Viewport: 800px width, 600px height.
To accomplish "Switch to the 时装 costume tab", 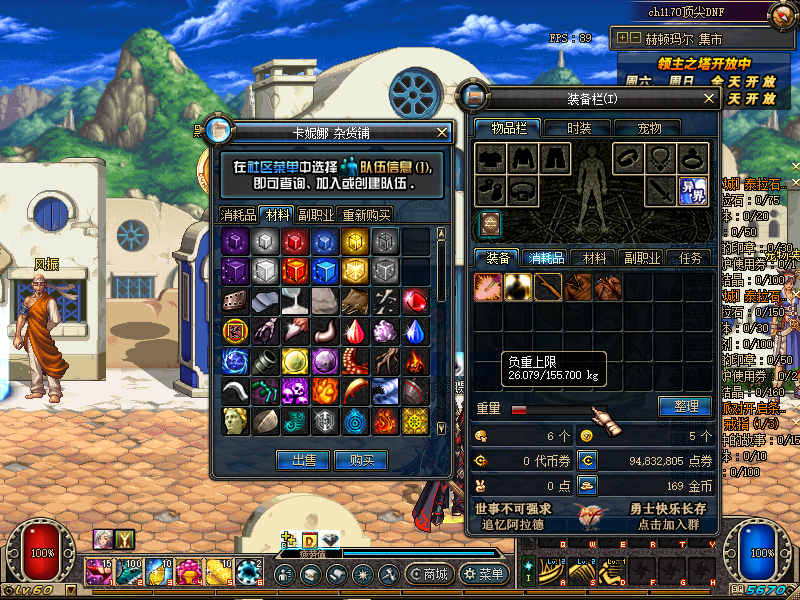I will 579,128.
